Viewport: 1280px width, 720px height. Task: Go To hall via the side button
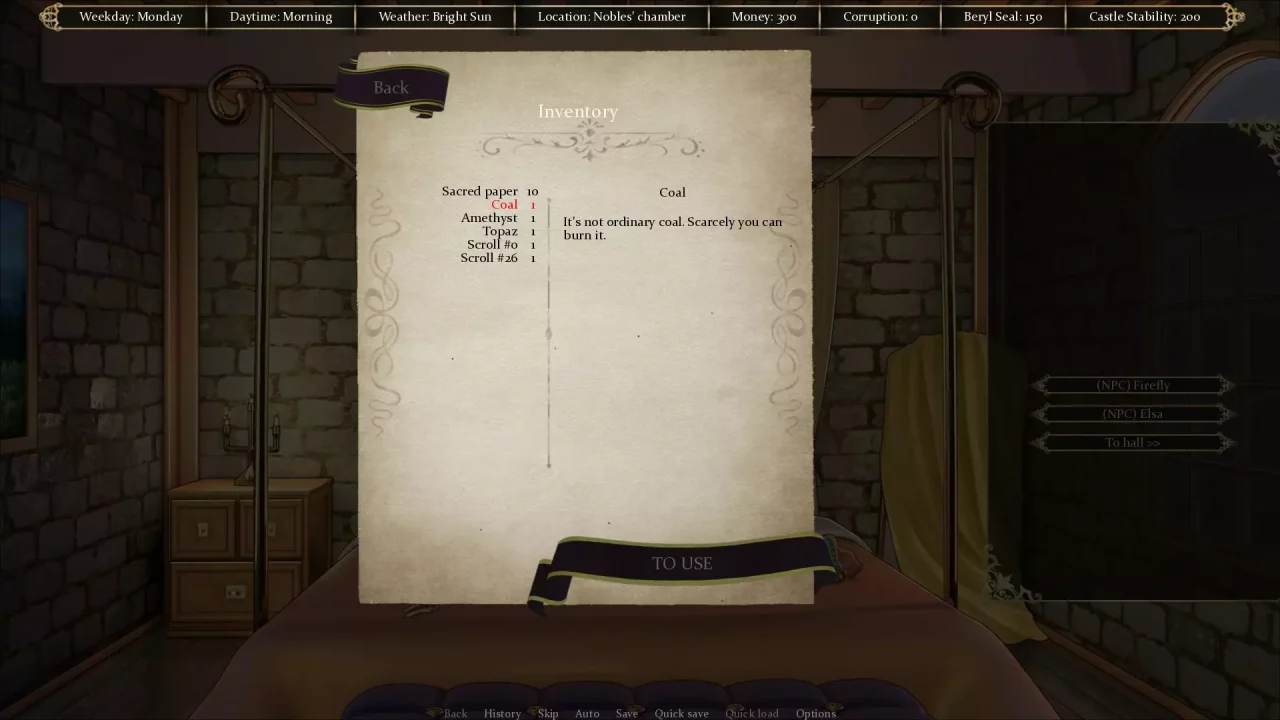1133,442
